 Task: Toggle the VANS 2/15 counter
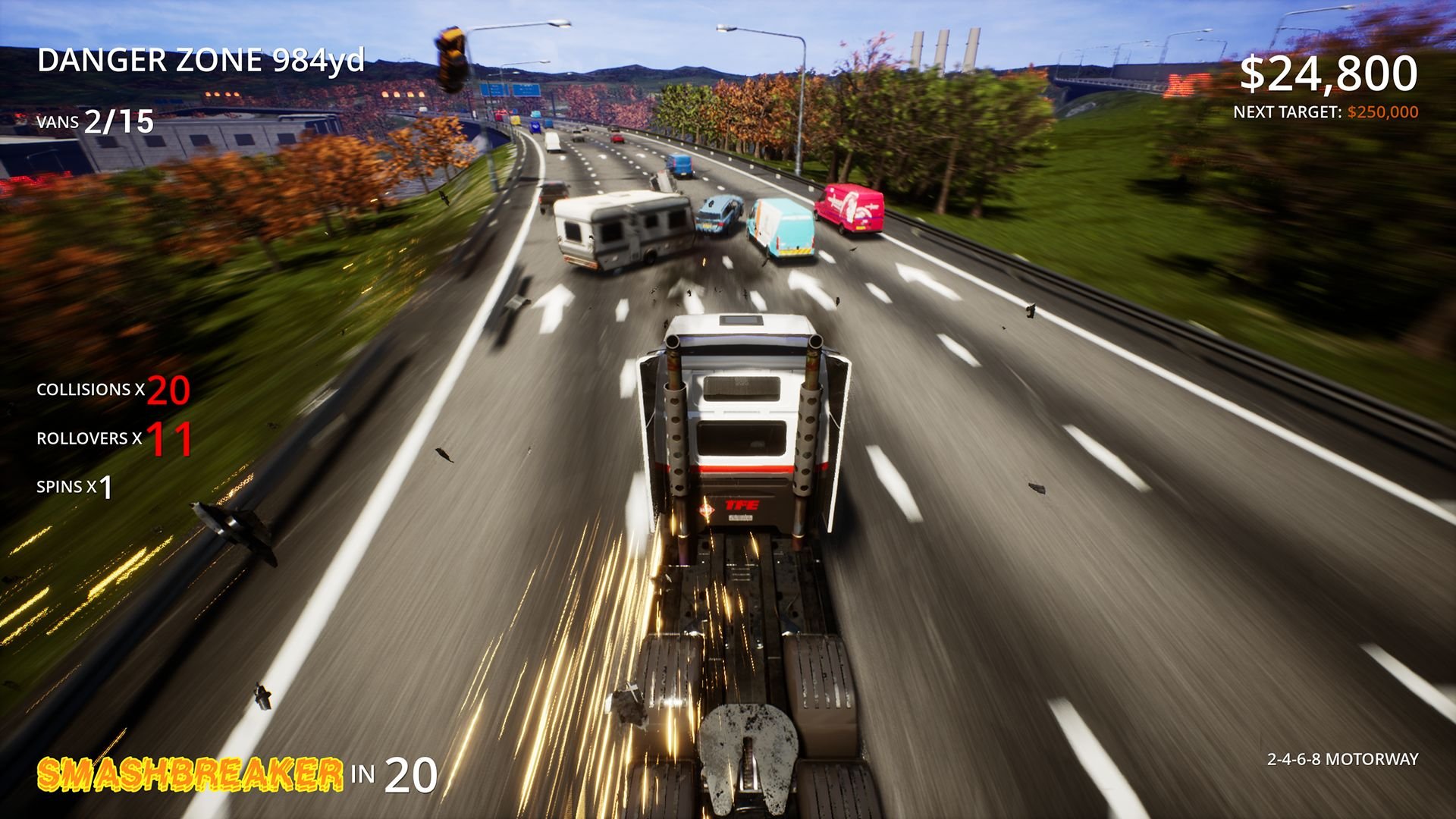coord(93,119)
